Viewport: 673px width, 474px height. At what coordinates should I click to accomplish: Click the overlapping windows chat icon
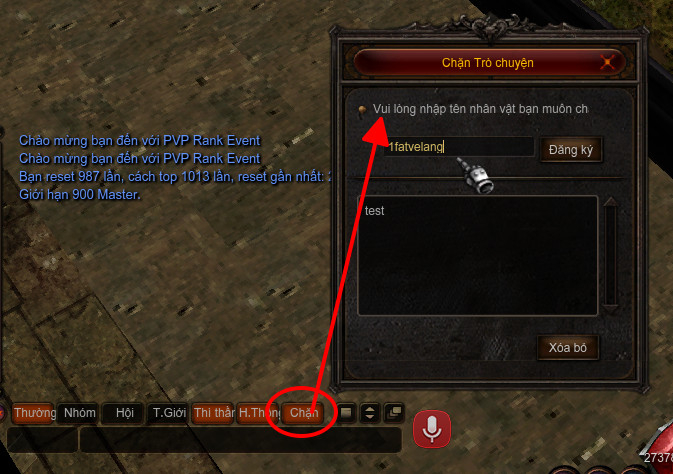pyautogui.click(x=392, y=412)
